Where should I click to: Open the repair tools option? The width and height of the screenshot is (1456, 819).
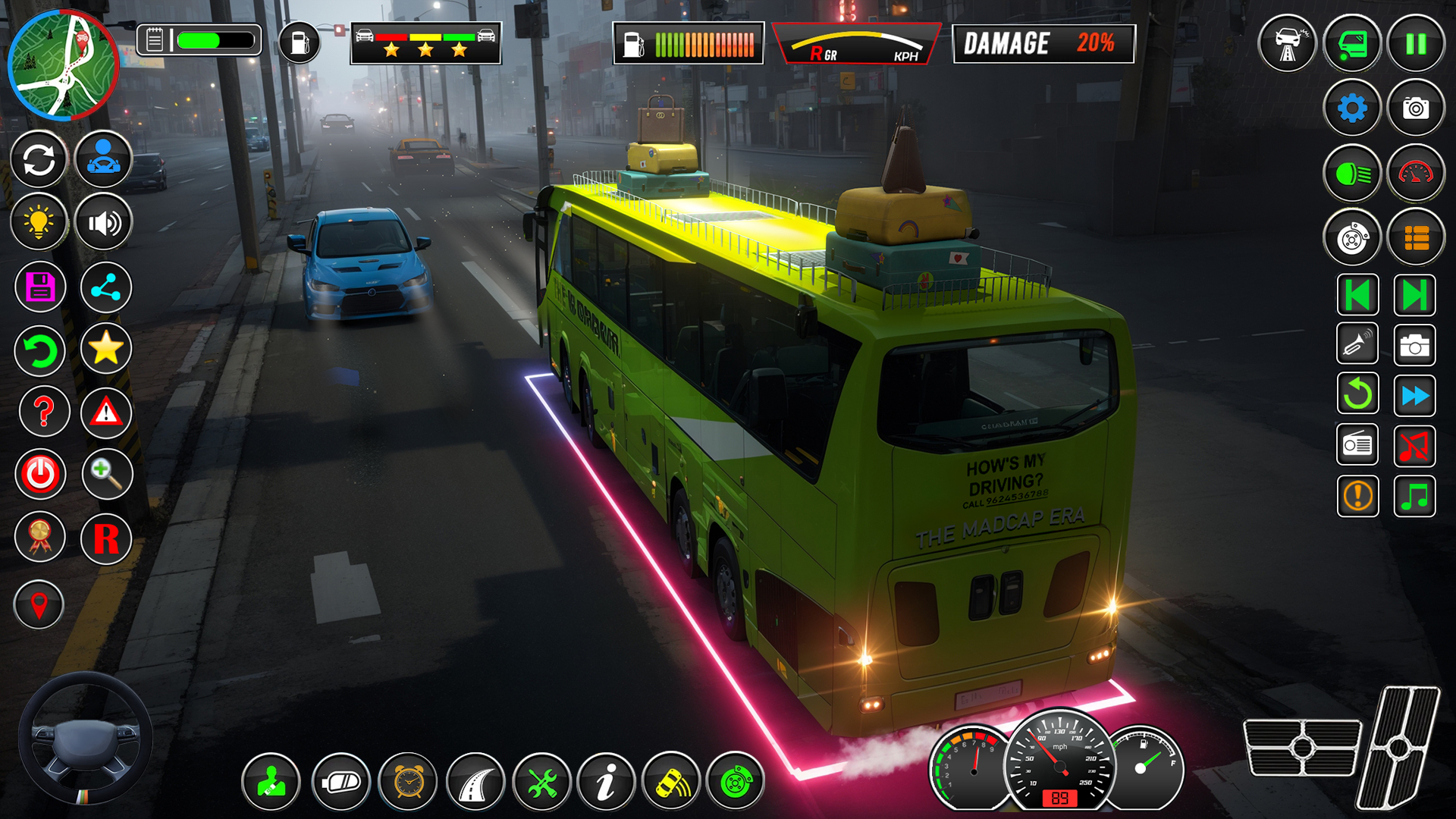point(541,781)
